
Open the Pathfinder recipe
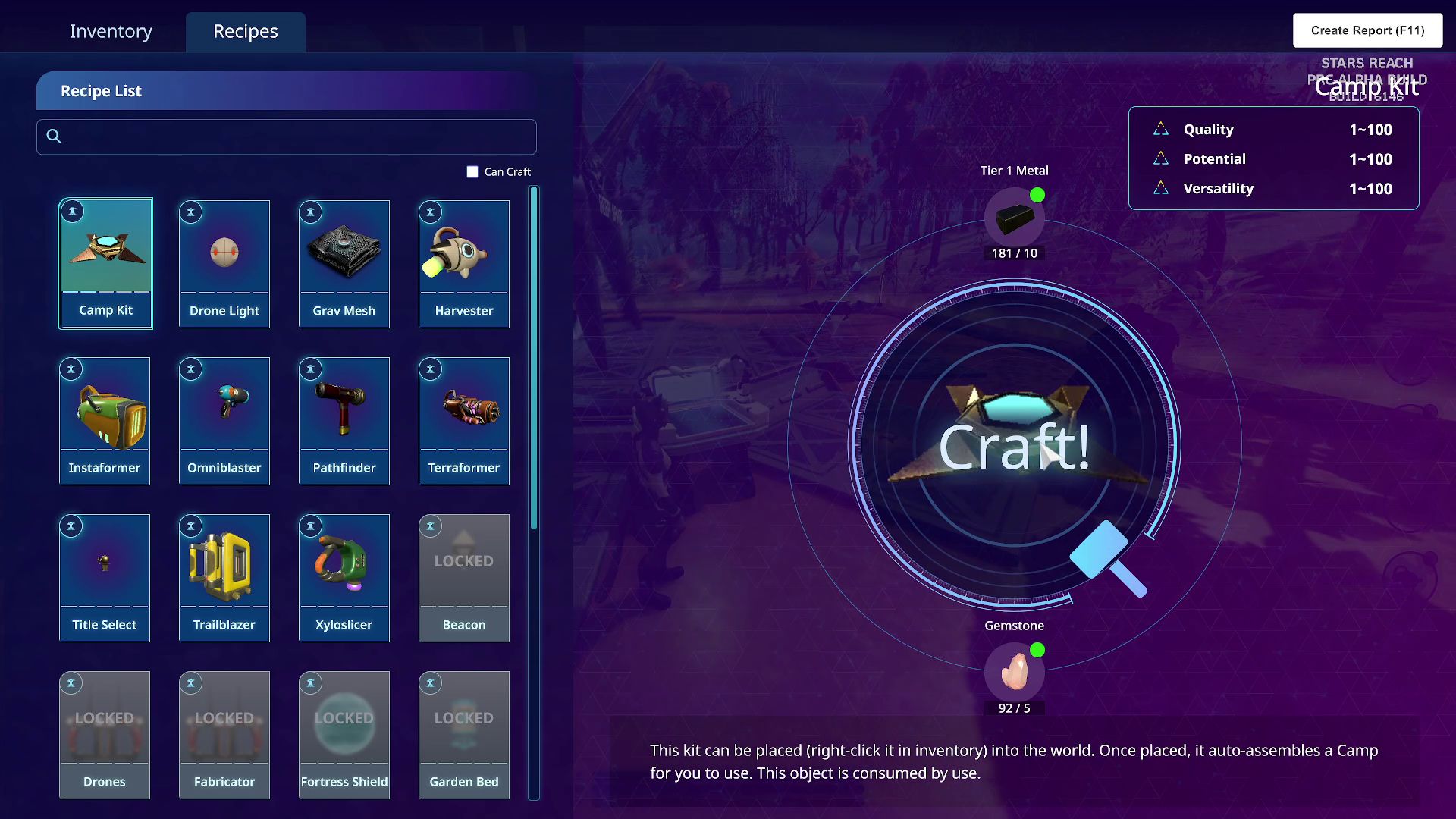(344, 420)
